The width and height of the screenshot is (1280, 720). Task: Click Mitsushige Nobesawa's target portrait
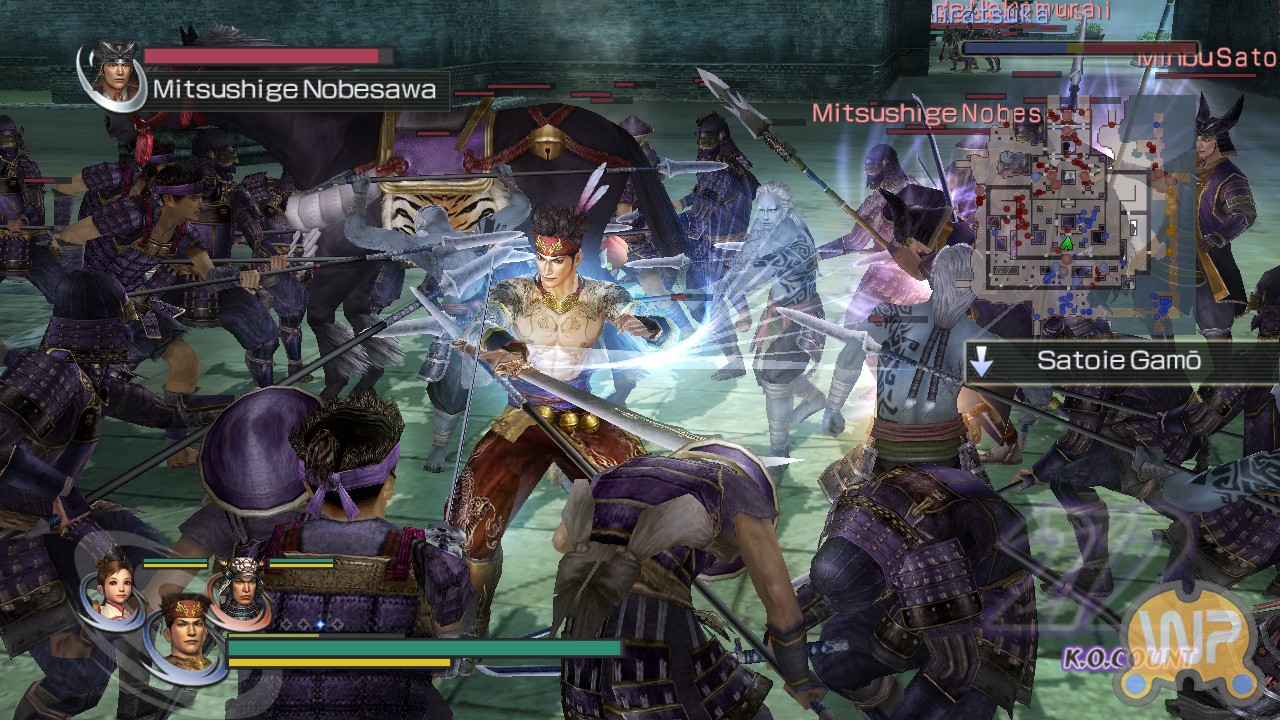tap(115, 73)
